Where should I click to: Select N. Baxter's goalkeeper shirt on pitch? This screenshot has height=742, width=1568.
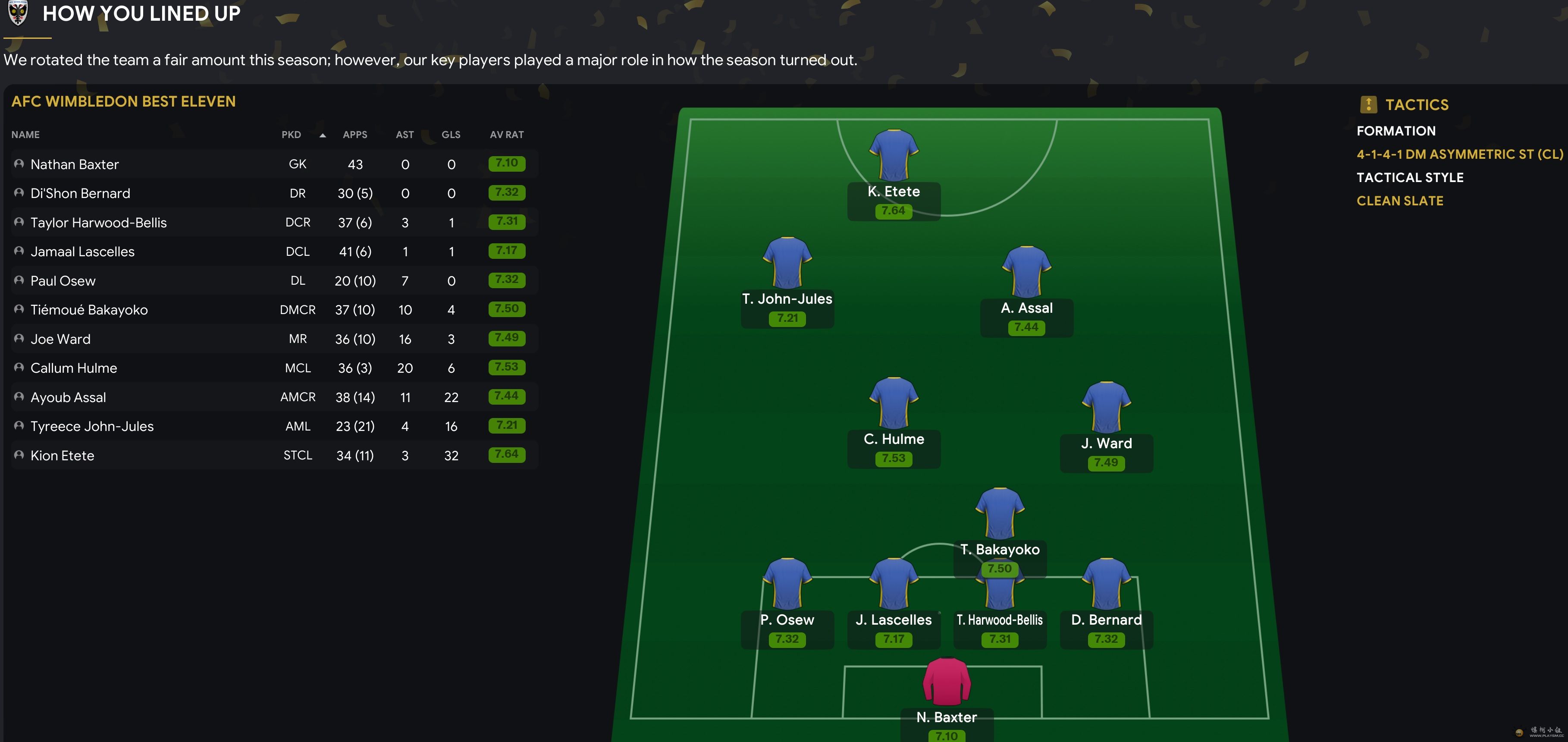[x=947, y=682]
